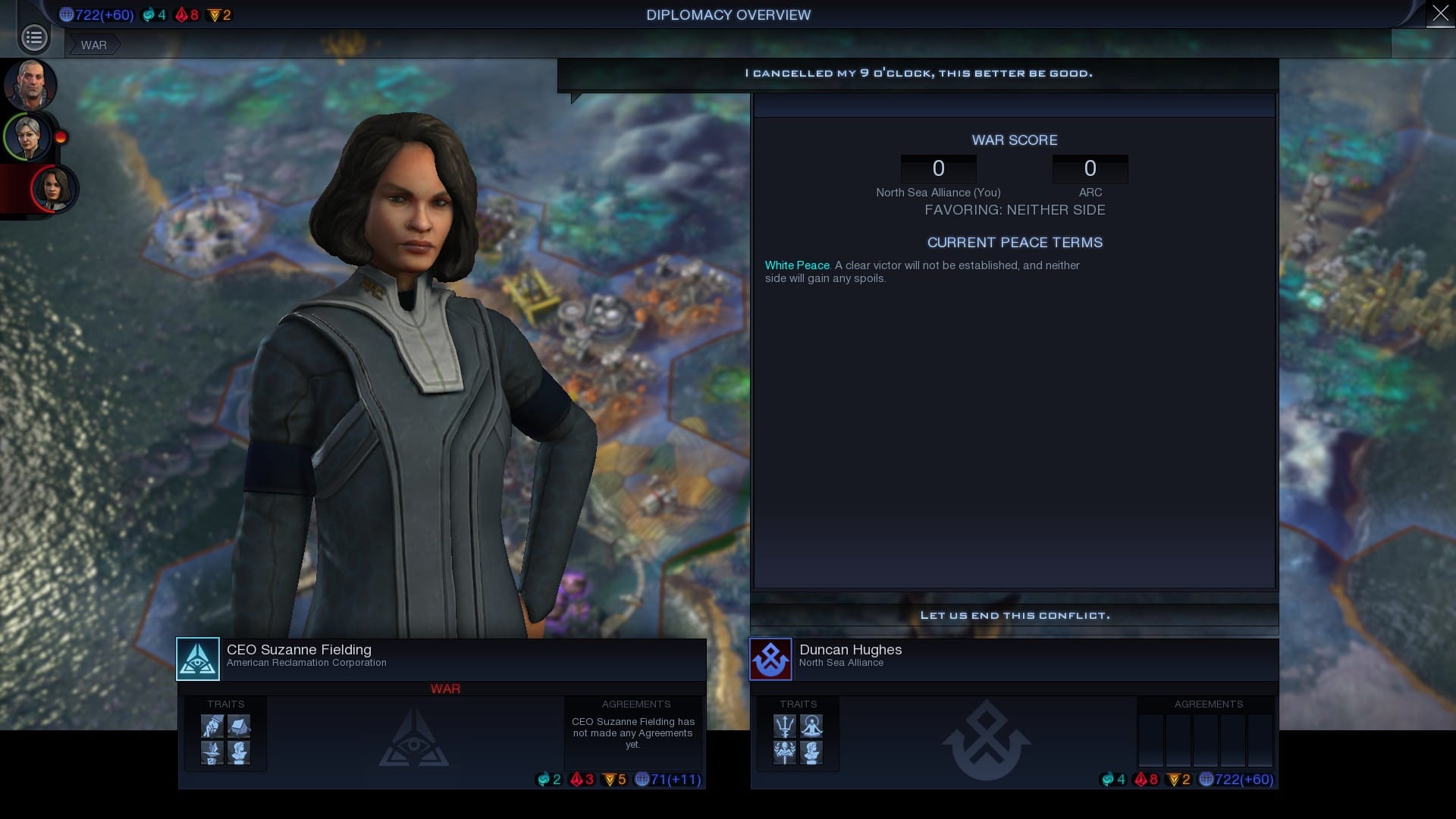Select the bald male leader portrait
1456x819 pixels.
[x=30, y=84]
